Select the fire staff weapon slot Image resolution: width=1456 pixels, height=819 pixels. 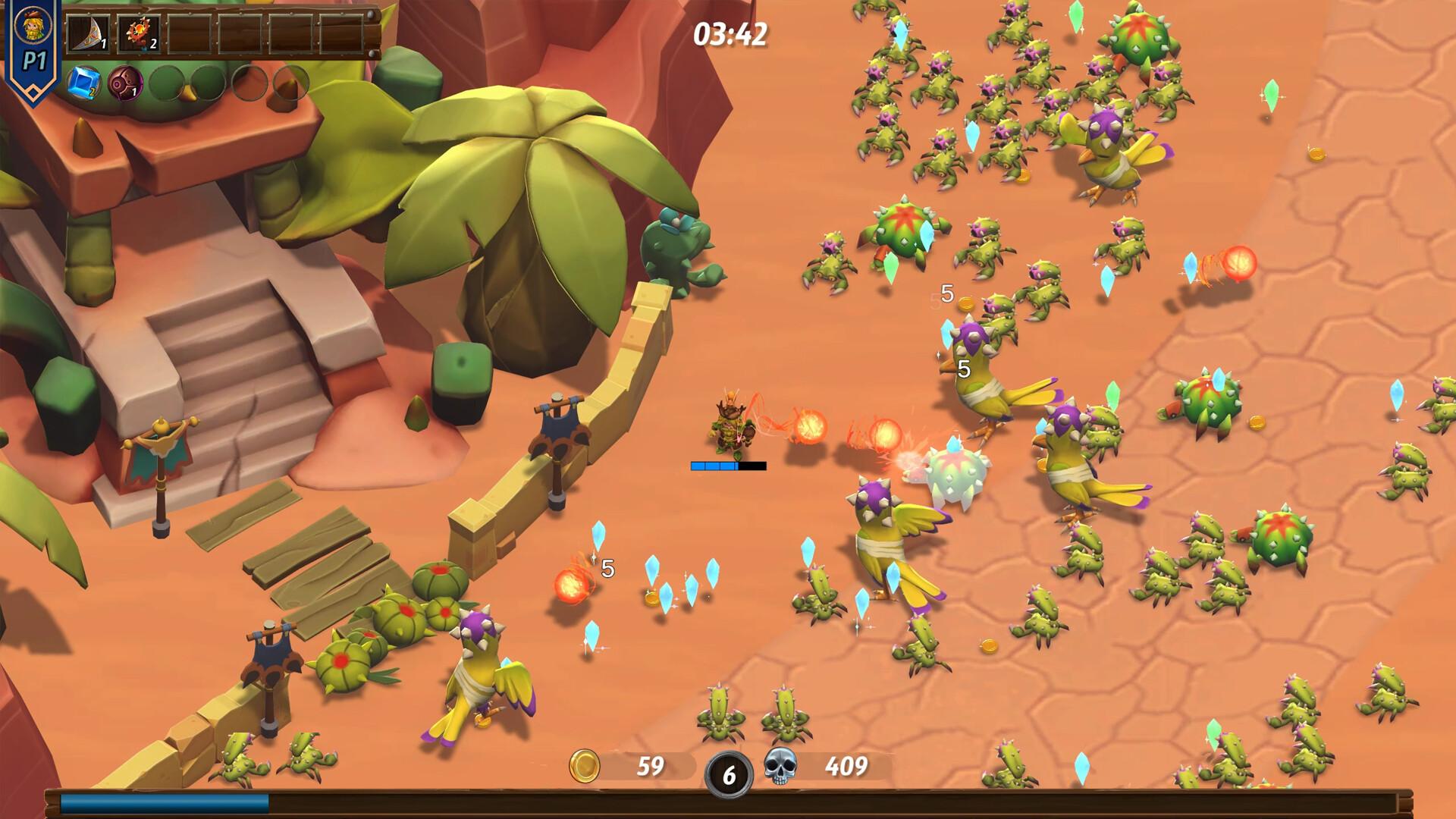pyautogui.click(x=139, y=34)
